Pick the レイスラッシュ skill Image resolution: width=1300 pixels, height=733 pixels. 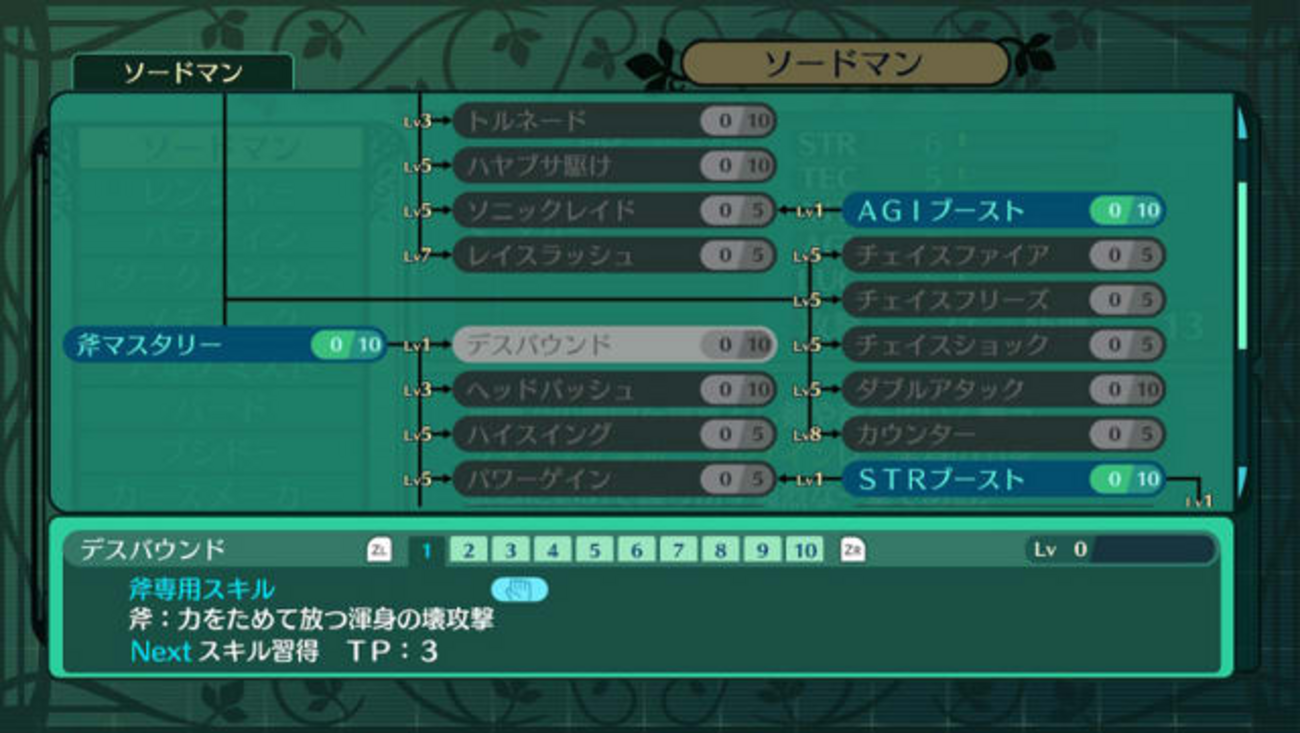pyautogui.click(x=613, y=255)
